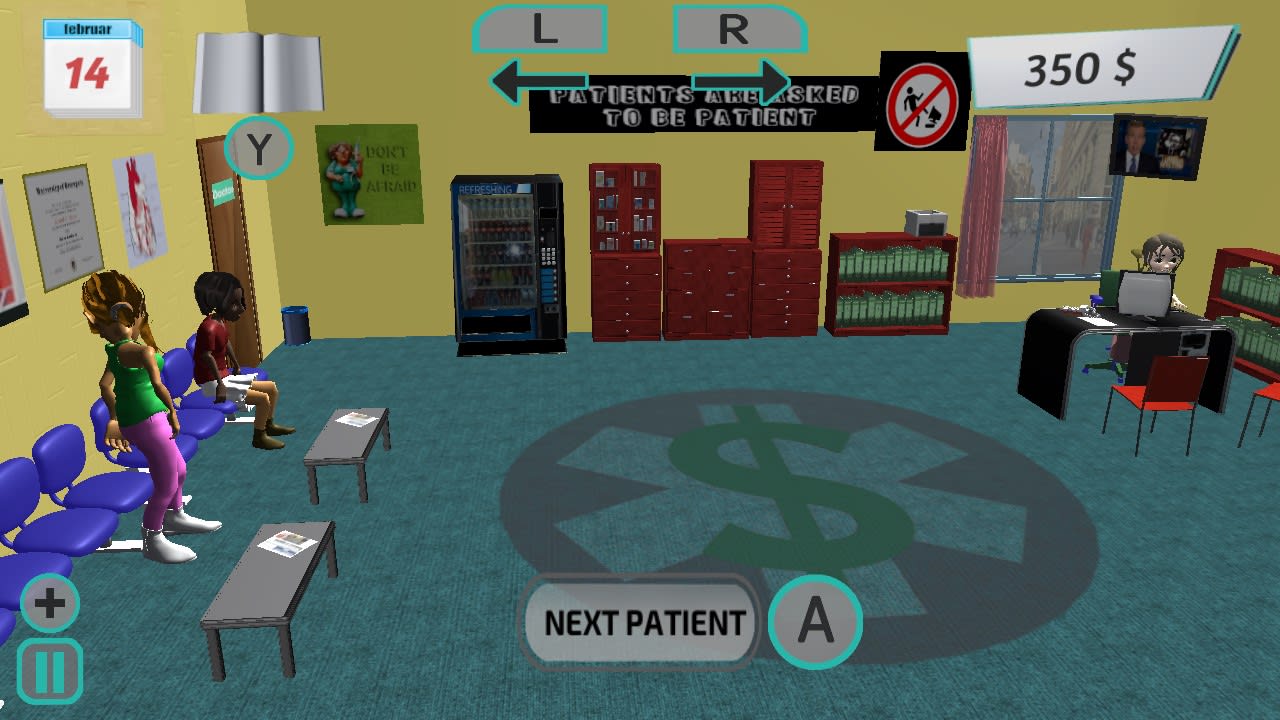Click the zoom plus control
This screenshot has width=1280, height=720.
coord(50,602)
